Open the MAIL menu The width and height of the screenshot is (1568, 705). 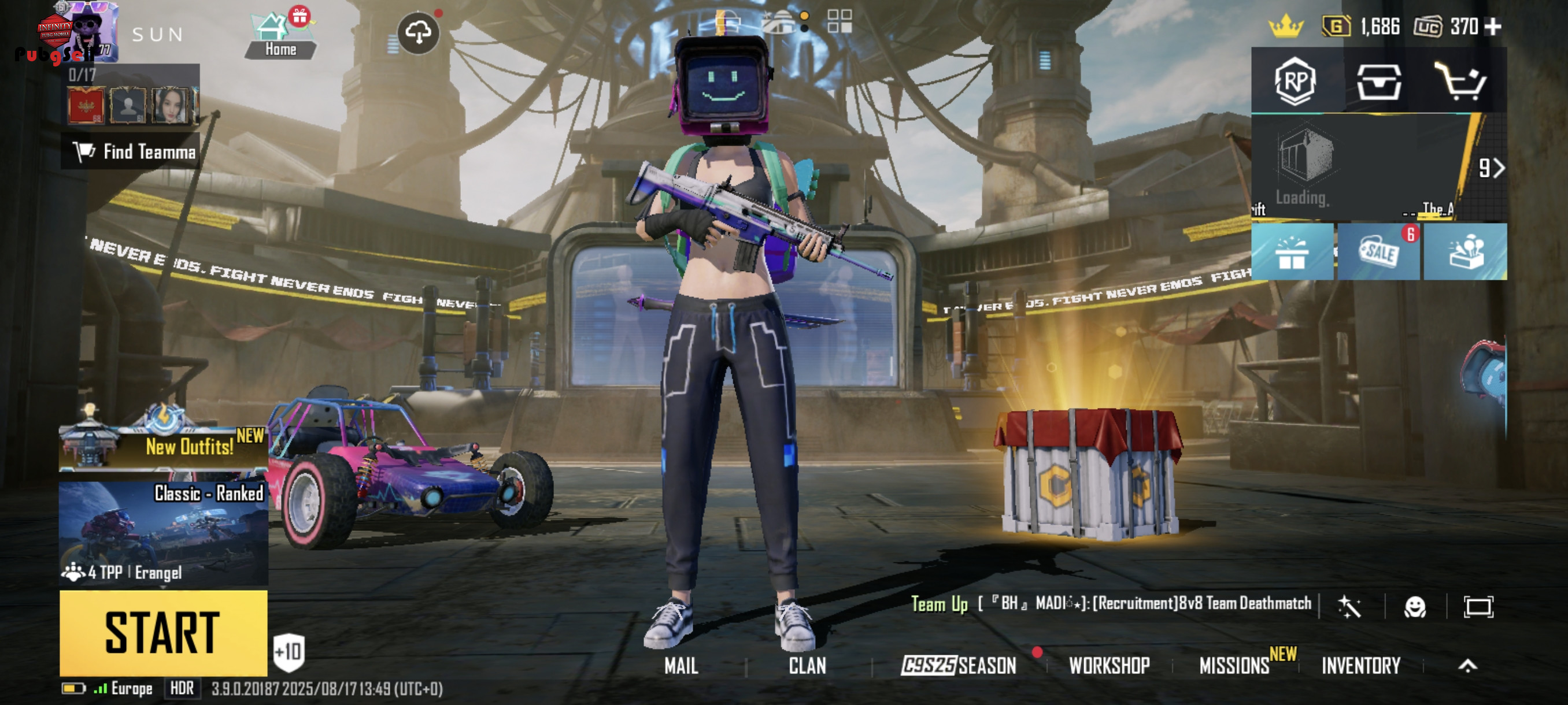click(x=681, y=666)
